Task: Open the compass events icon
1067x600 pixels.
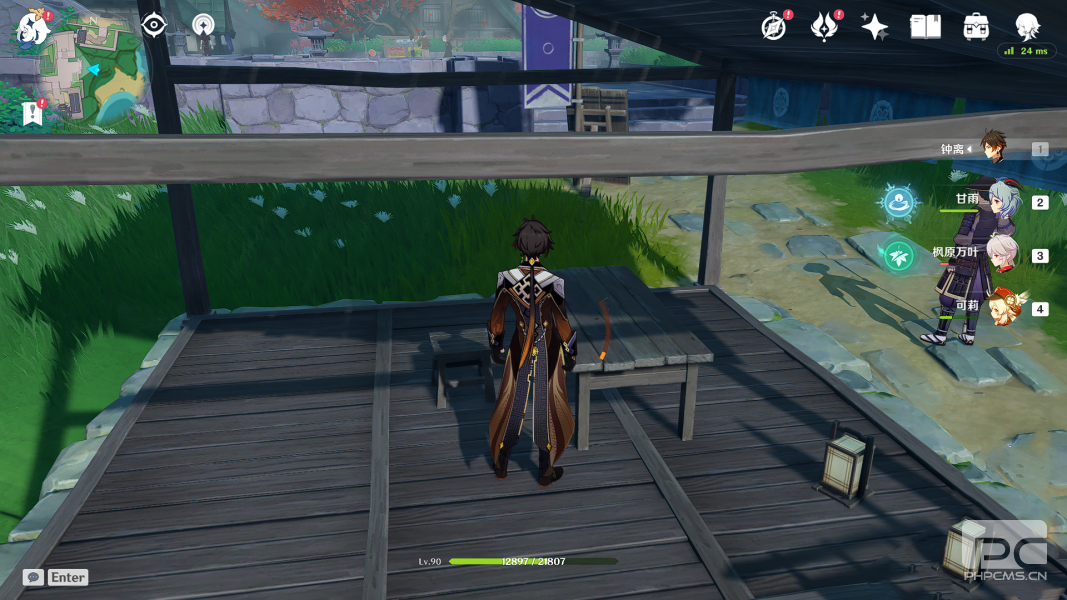Action: coord(773,27)
